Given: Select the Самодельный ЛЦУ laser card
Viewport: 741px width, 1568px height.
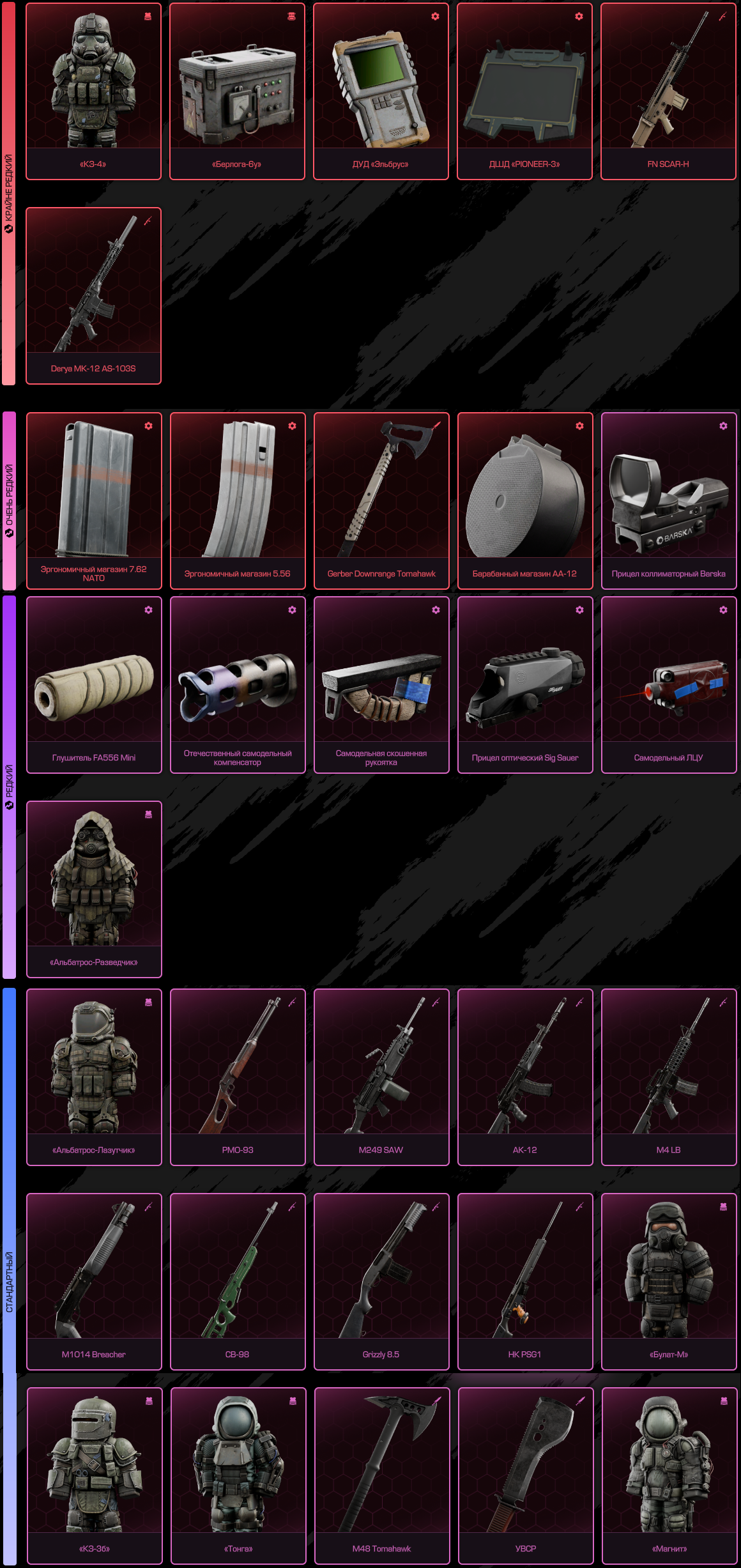Looking at the screenshot, I should (669, 684).
